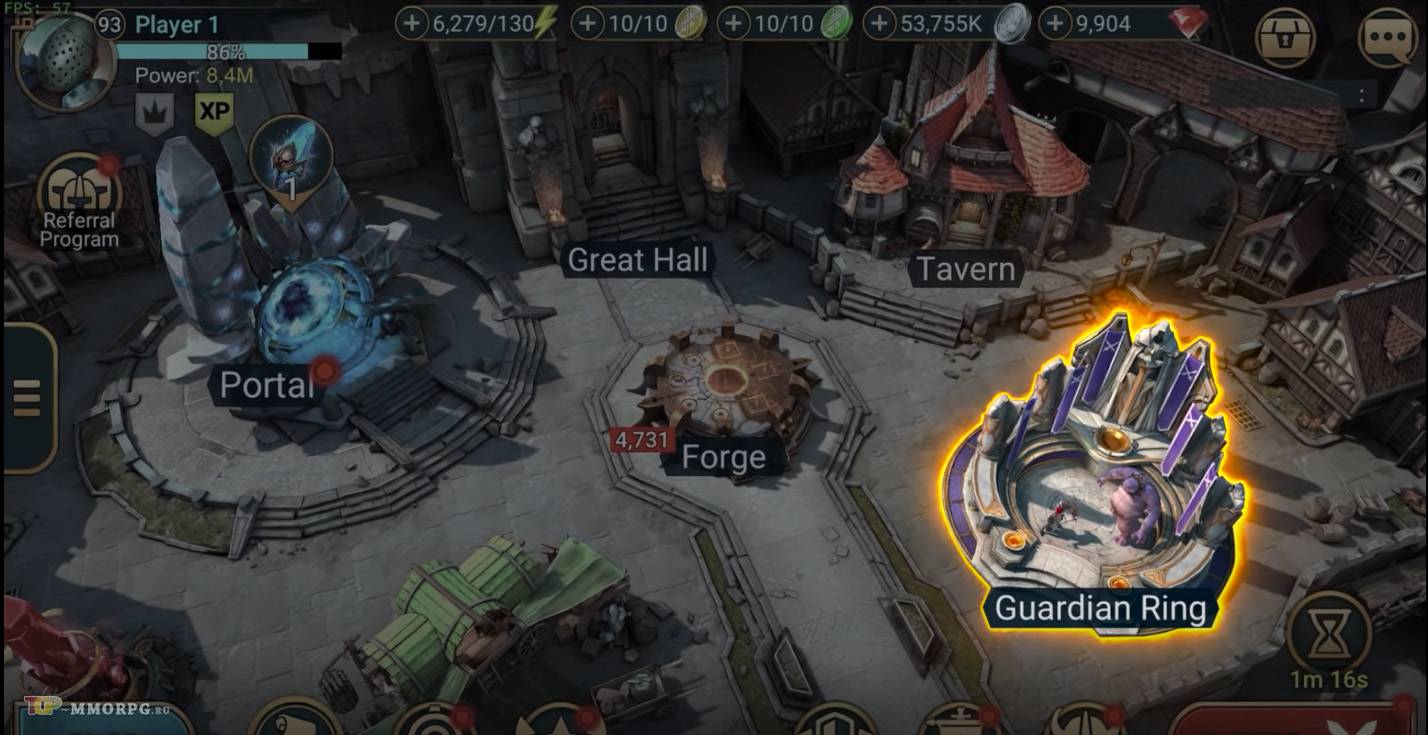Expand the side menu with three lines
This screenshot has width=1428, height=735.
pos(26,398)
